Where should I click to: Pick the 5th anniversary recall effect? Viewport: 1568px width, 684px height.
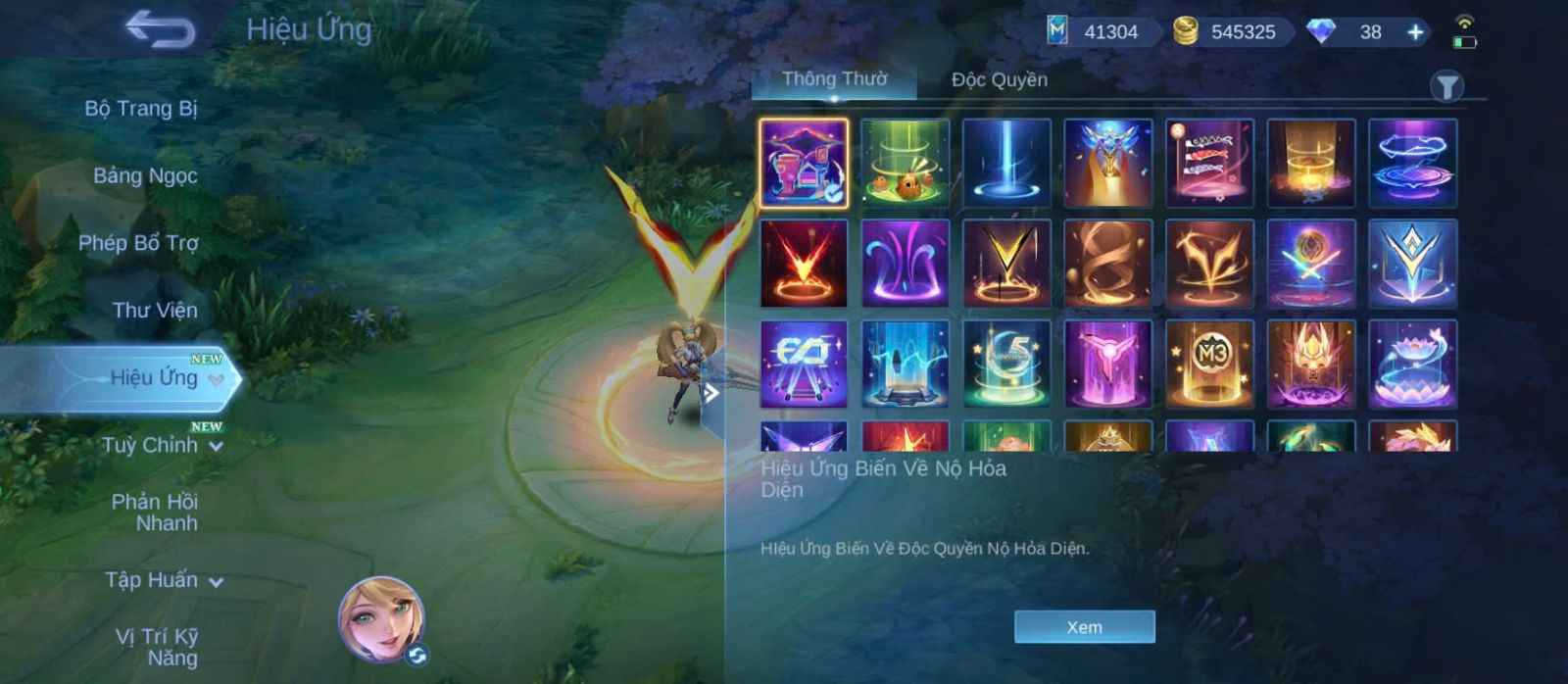click(x=1006, y=364)
